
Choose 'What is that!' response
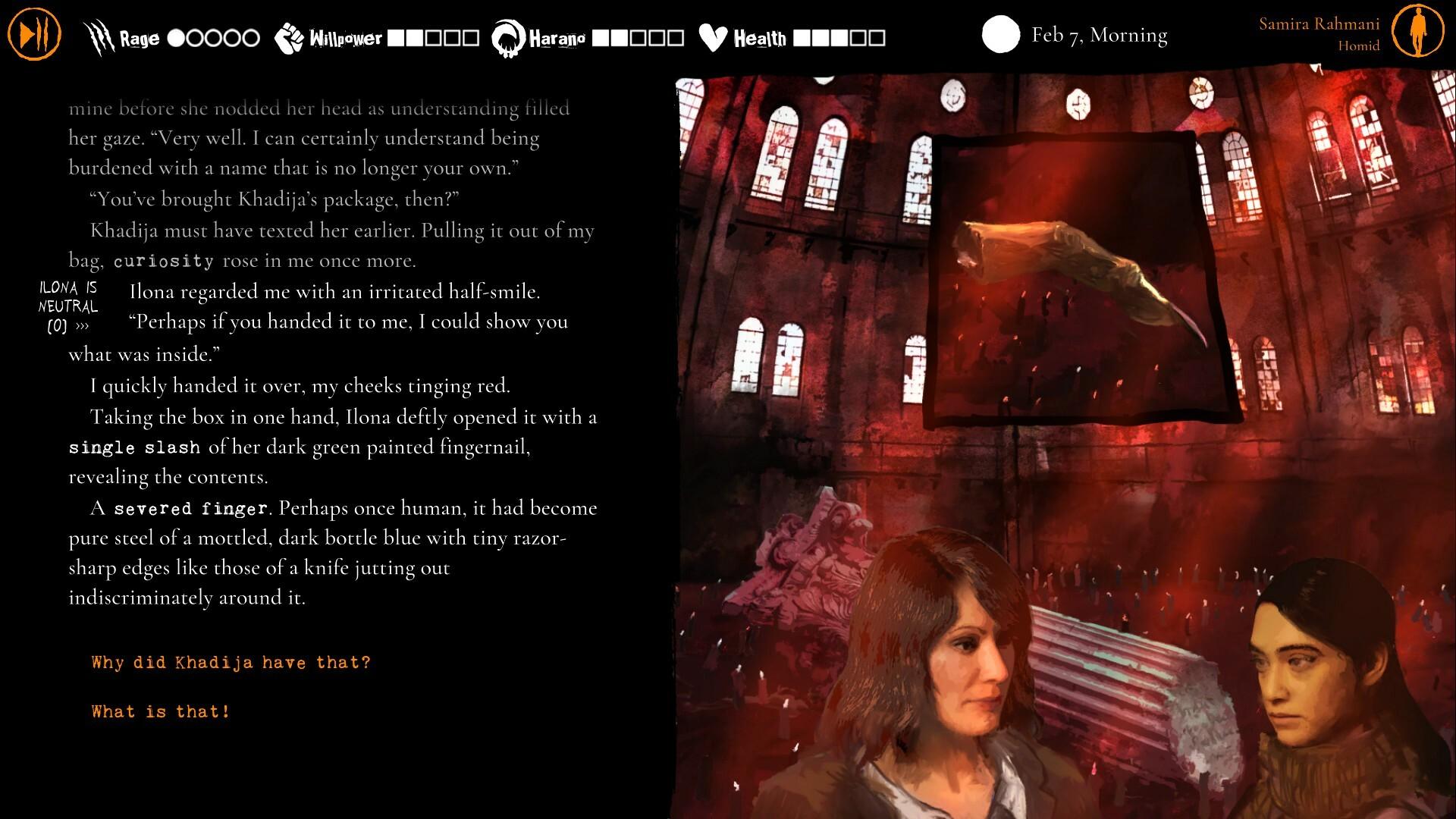coord(160,711)
